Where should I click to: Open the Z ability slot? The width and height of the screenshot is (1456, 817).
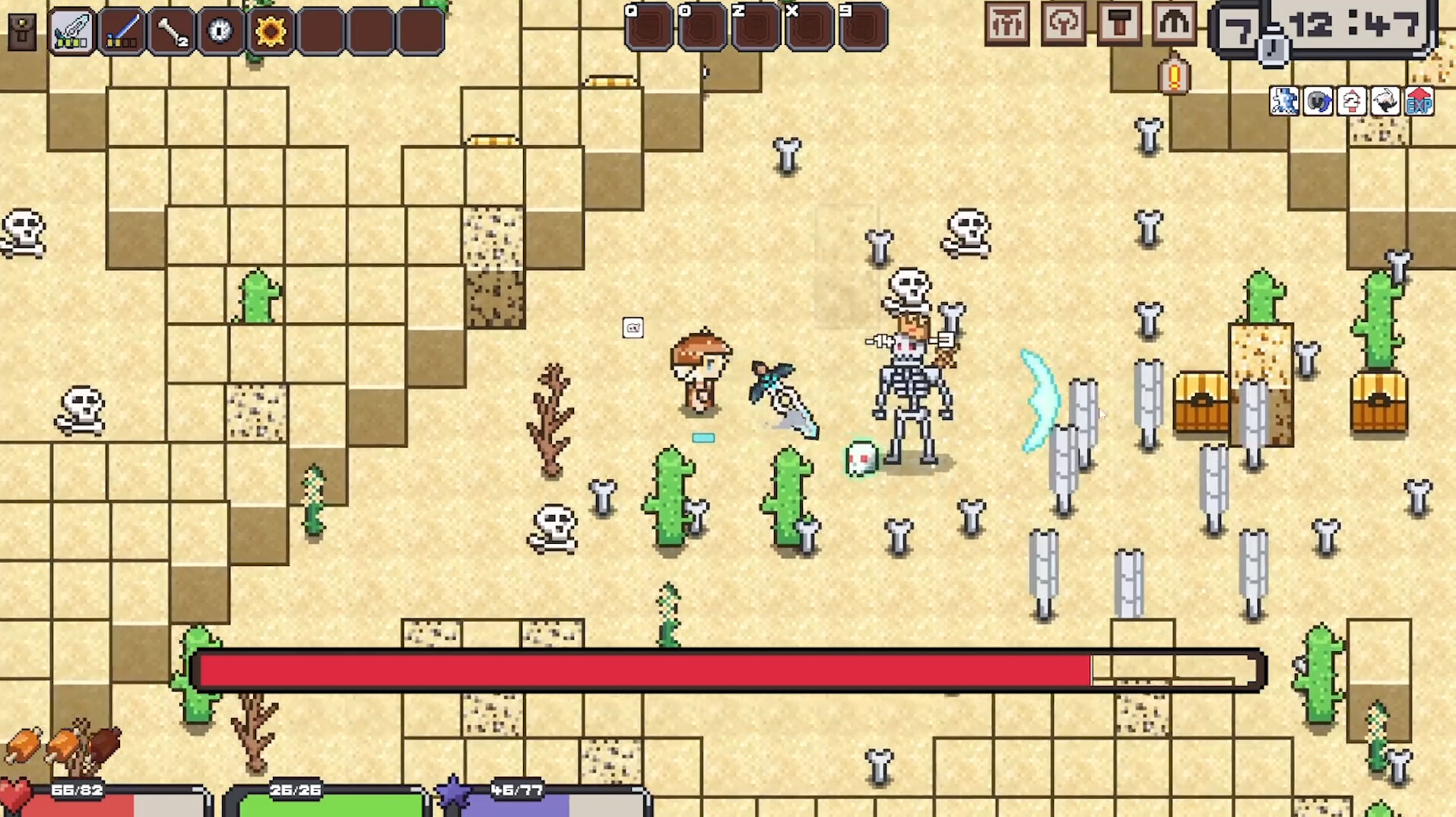tap(757, 29)
